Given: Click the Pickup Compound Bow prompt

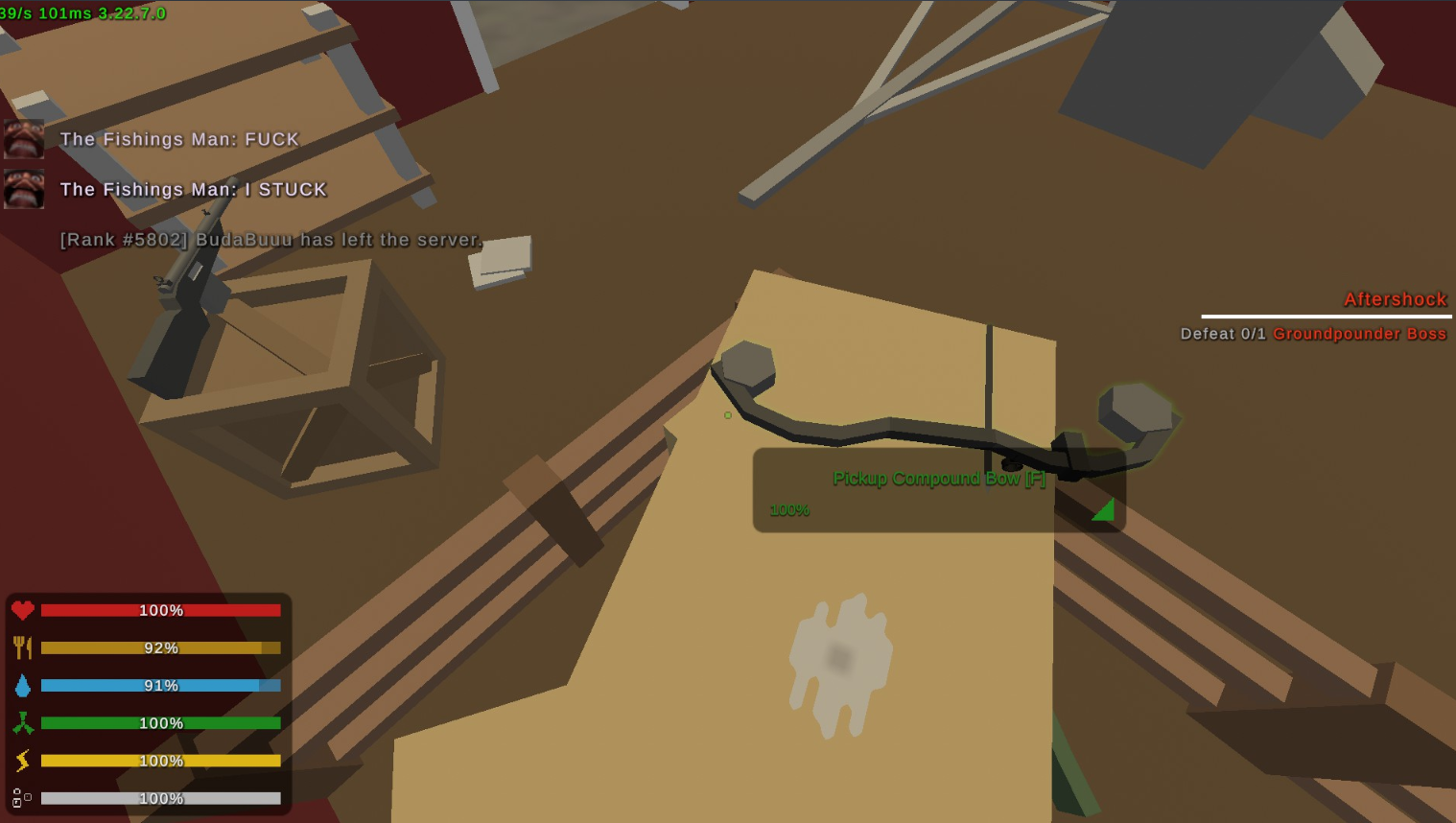Looking at the screenshot, I should click(x=939, y=478).
